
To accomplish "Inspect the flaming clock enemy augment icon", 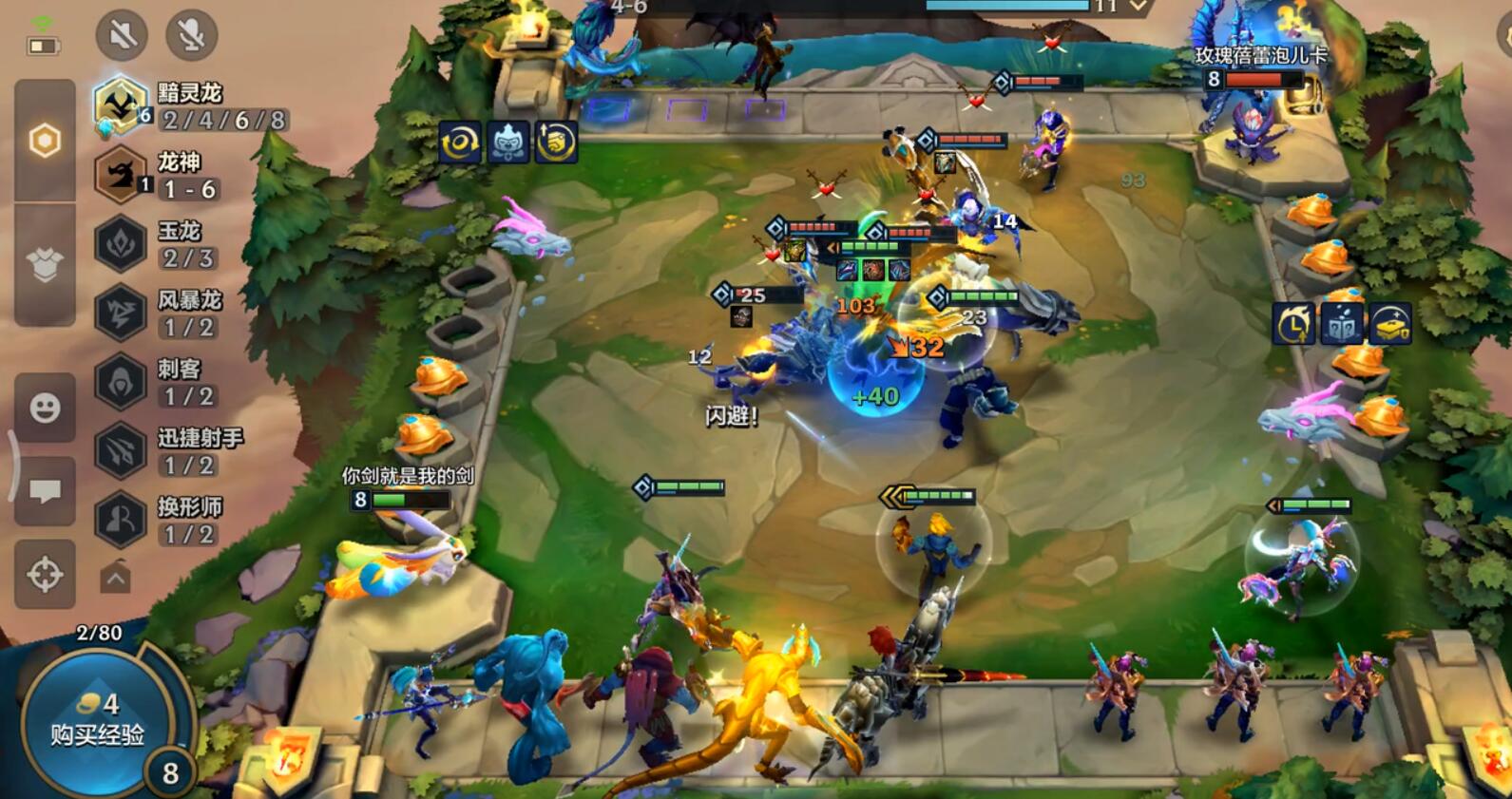I will (1293, 324).
